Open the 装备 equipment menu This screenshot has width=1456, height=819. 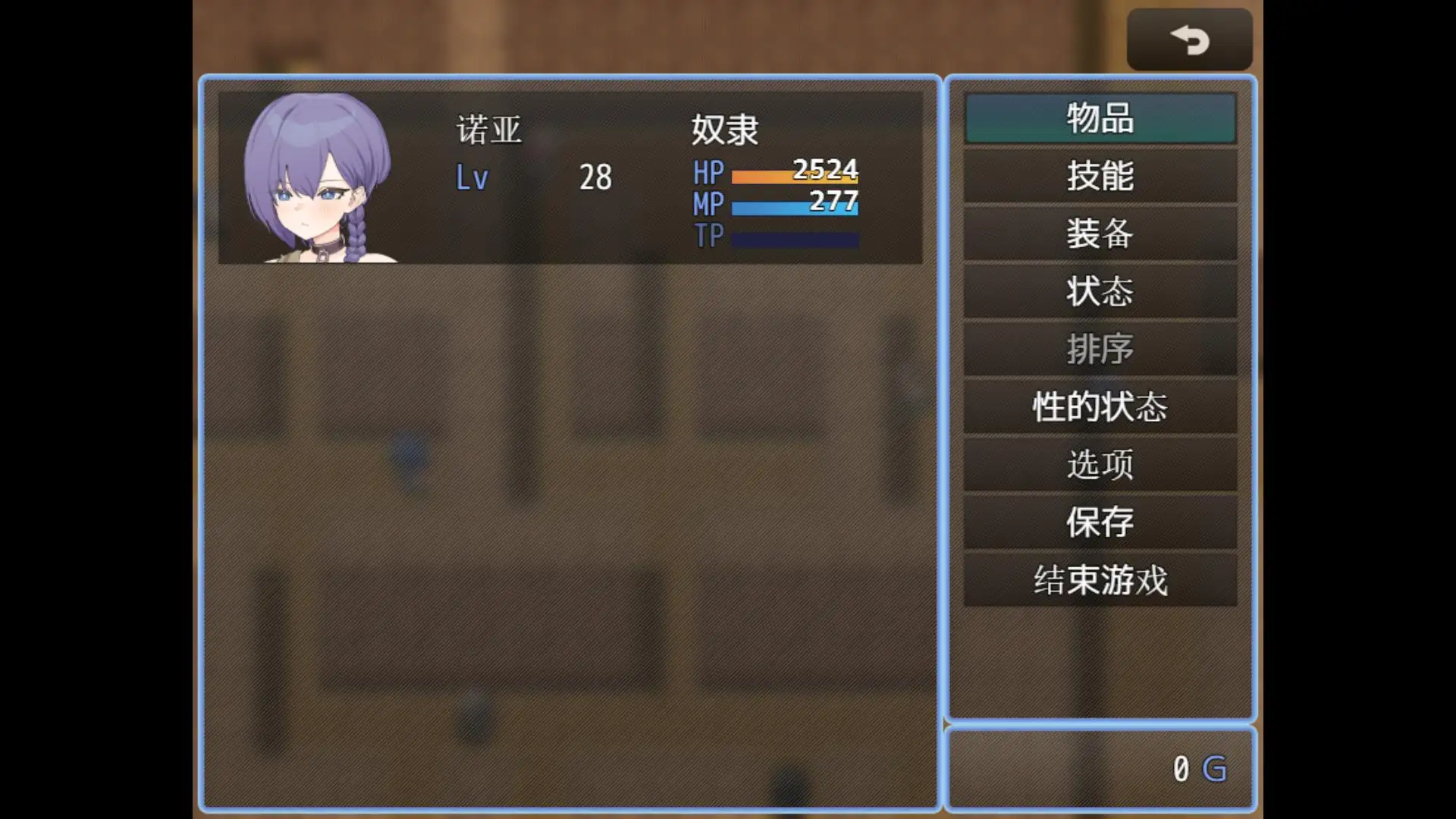pyautogui.click(x=1100, y=234)
